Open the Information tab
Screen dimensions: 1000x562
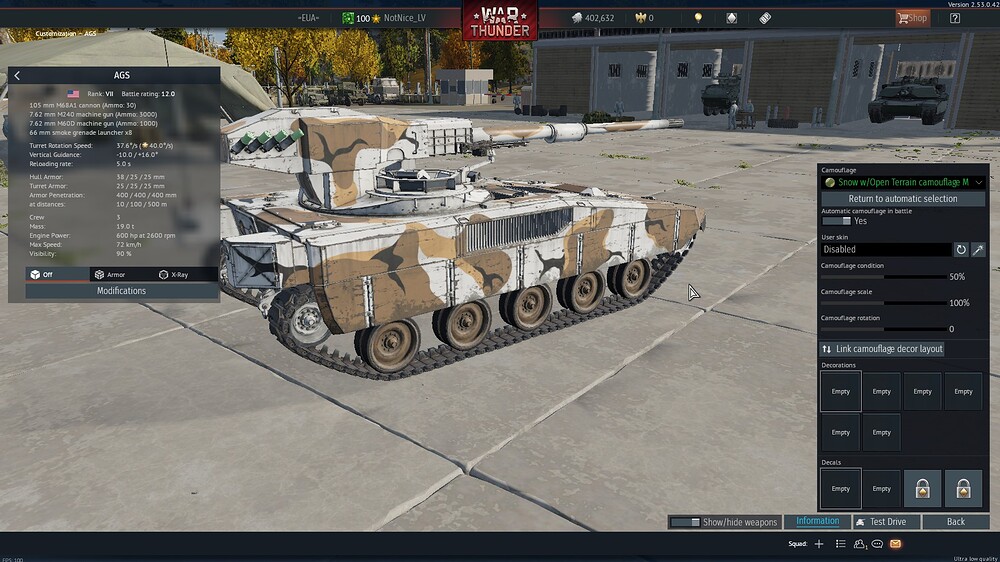(x=817, y=521)
